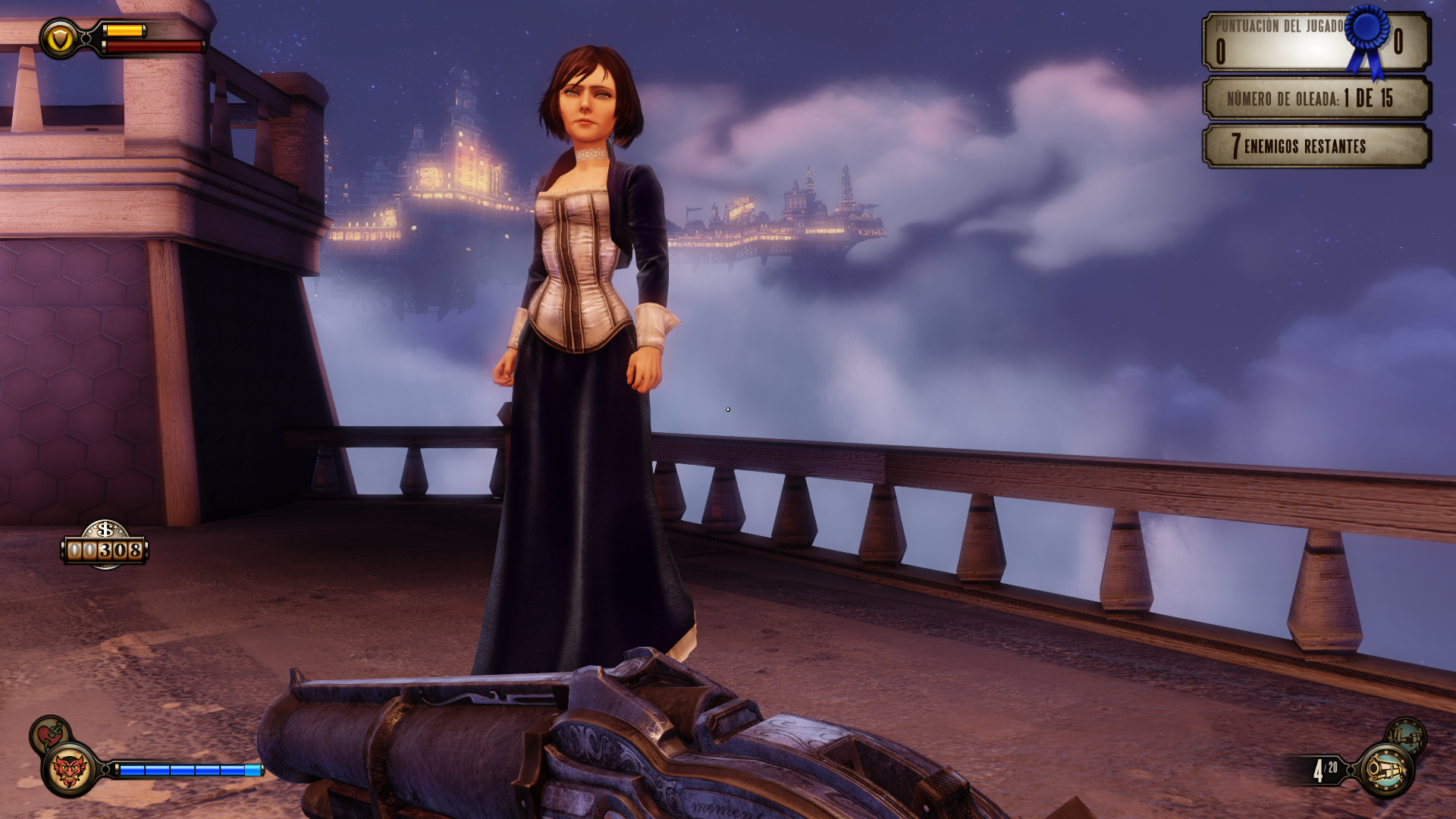Viewport: 1456px width, 819px height.
Task: Select the Devil's Kiss vigor icon
Action: point(70,770)
